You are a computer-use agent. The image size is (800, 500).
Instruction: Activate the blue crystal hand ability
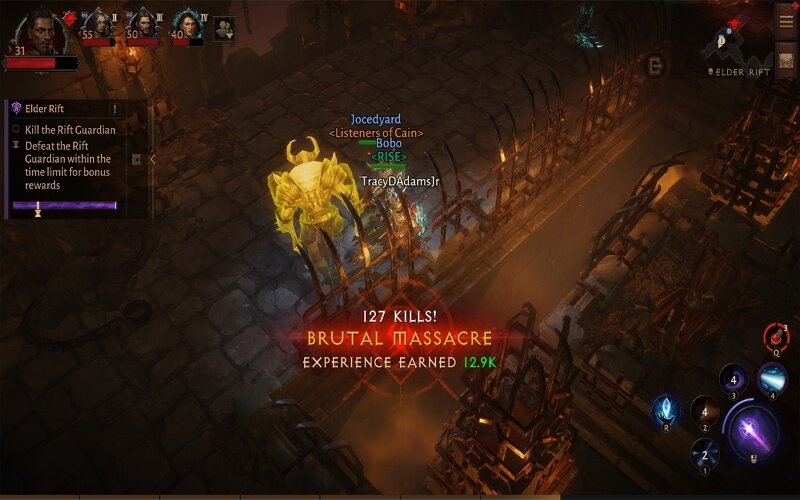[665, 409]
